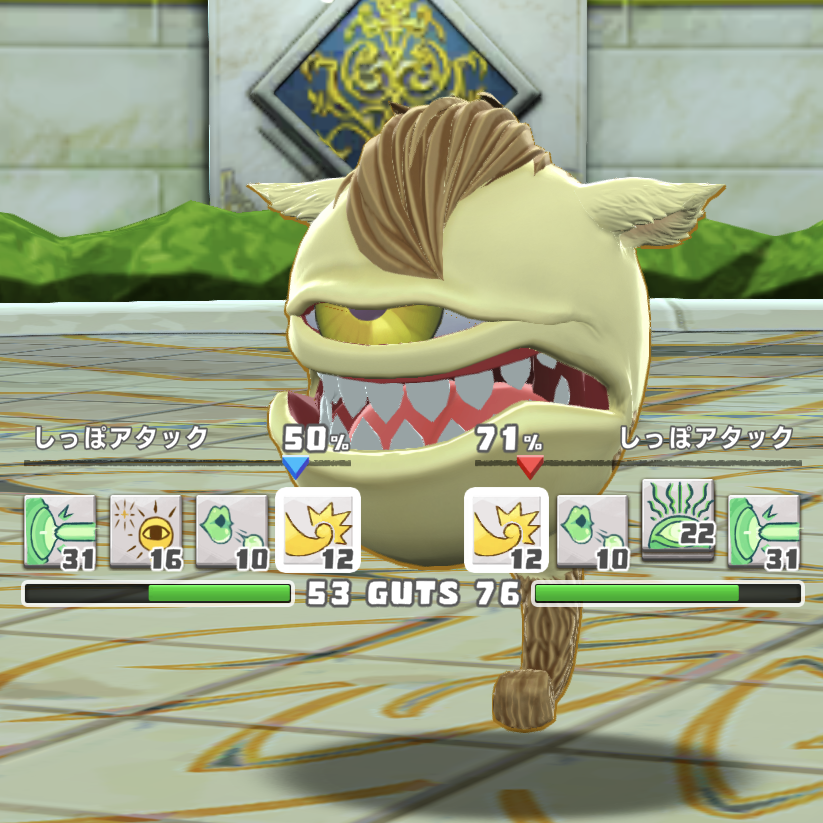Select blue side's highlighted tail attack skill
Image resolution: width=823 pixels, height=823 pixels.
[x=317, y=530]
